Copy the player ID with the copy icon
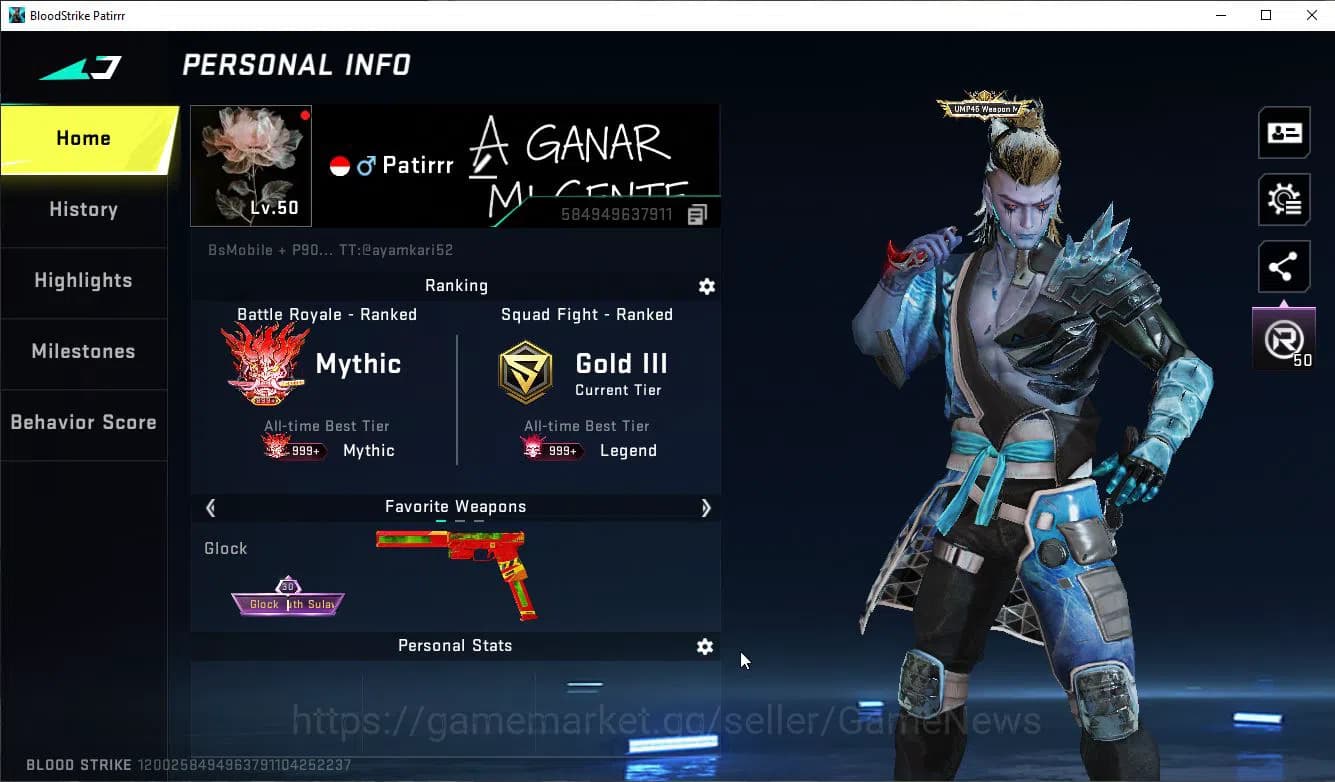 (x=697, y=213)
